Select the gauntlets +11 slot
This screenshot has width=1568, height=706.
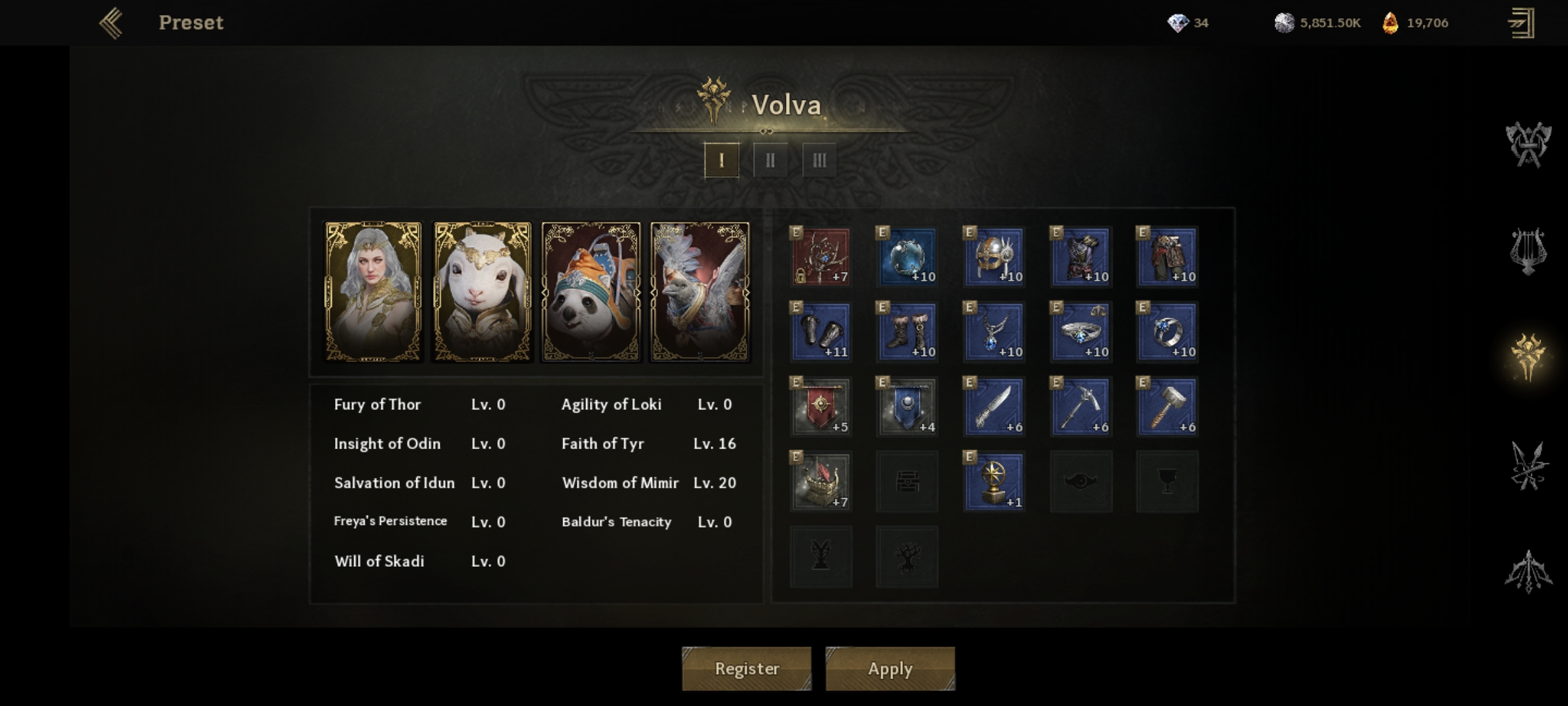pyautogui.click(x=821, y=332)
